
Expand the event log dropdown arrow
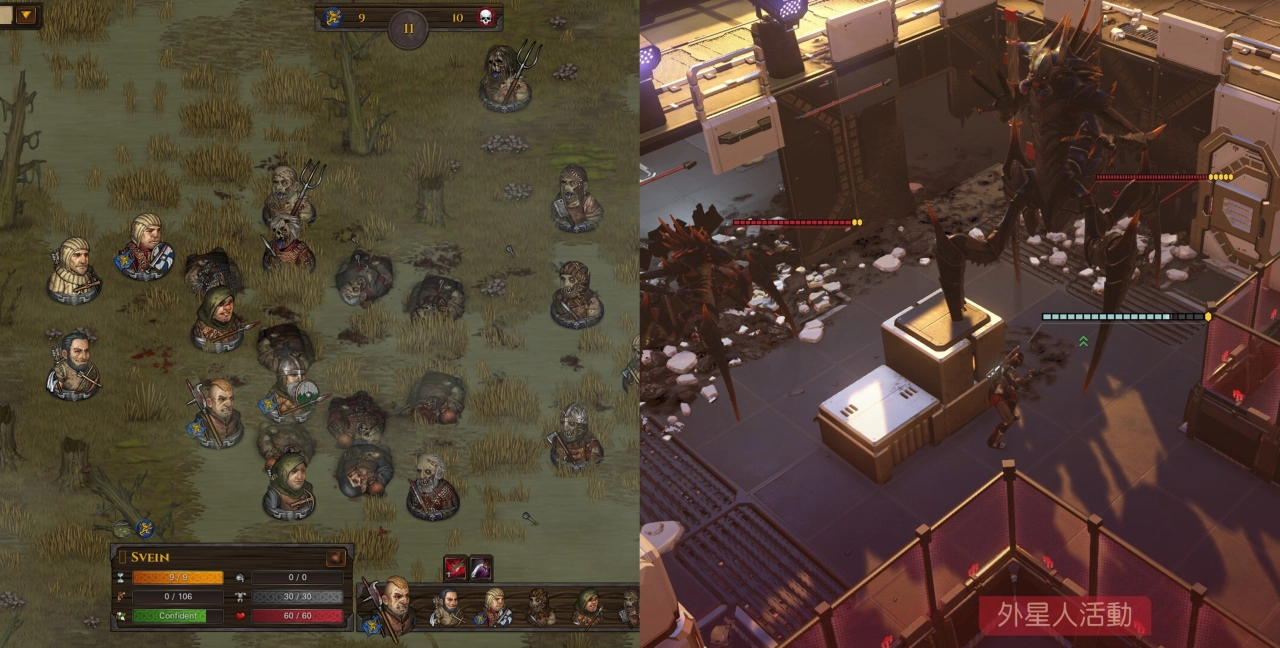(x=25, y=15)
